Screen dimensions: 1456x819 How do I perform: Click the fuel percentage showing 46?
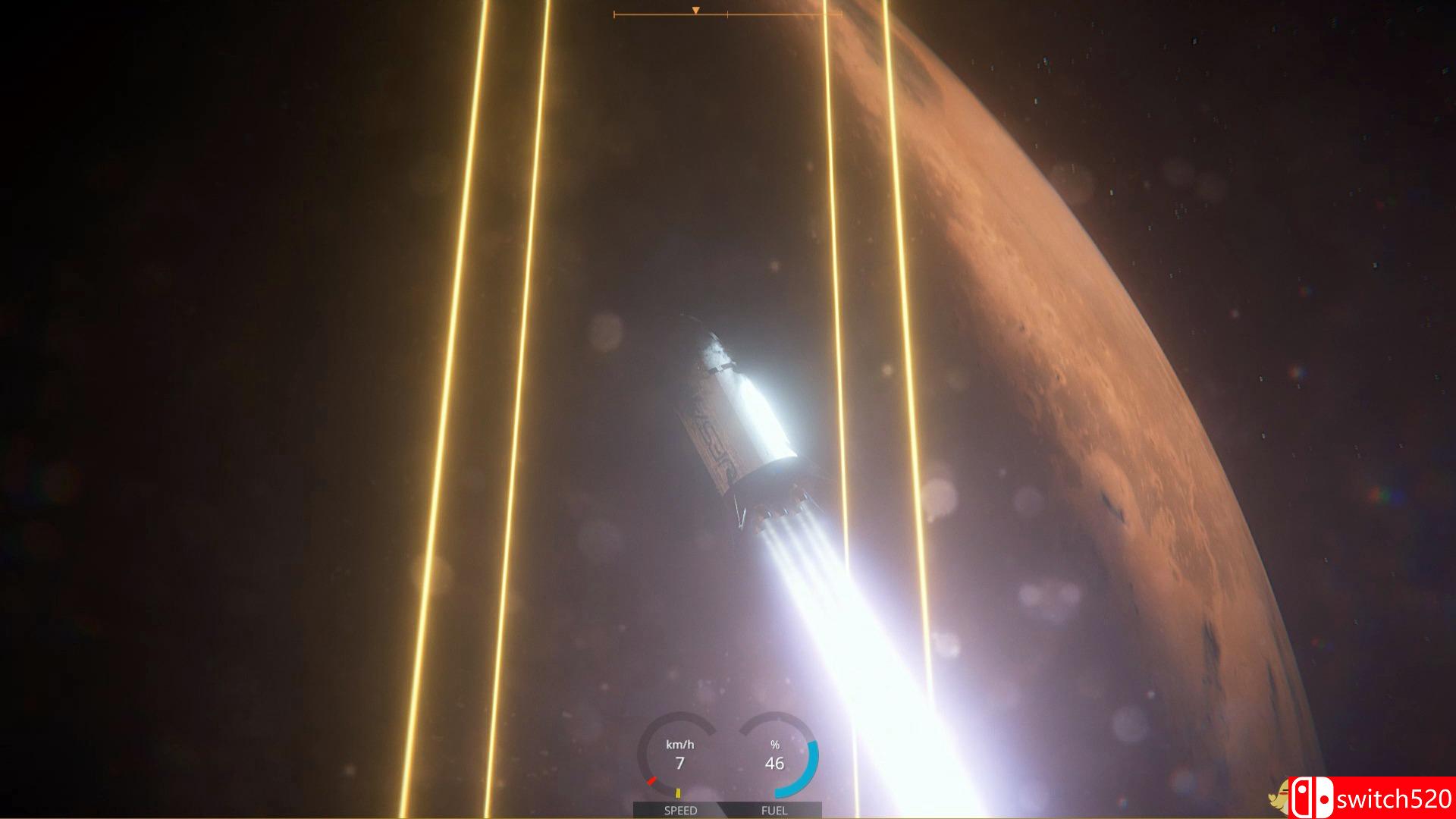point(775,763)
